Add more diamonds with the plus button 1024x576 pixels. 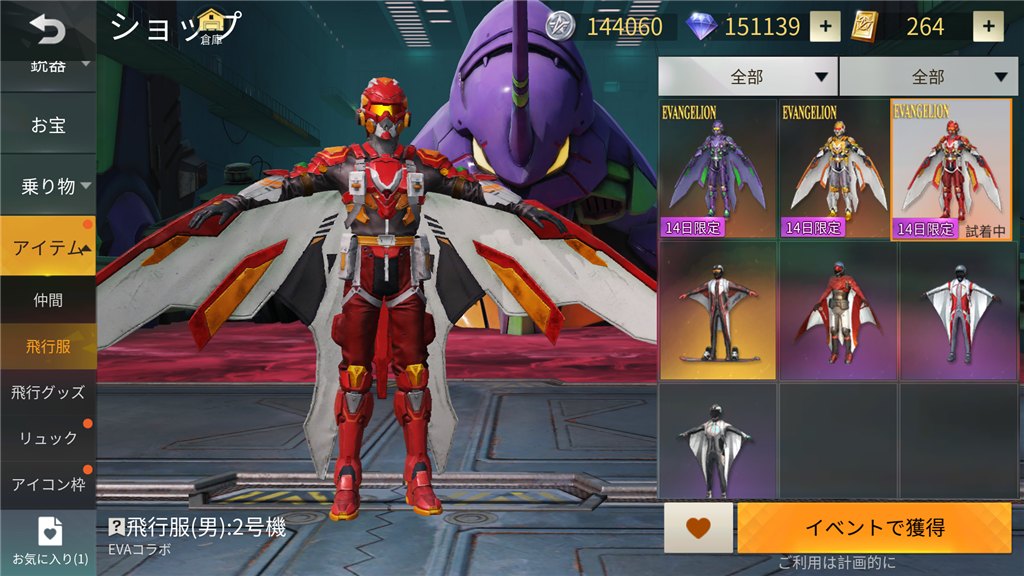pyautogui.click(x=824, y=27)
